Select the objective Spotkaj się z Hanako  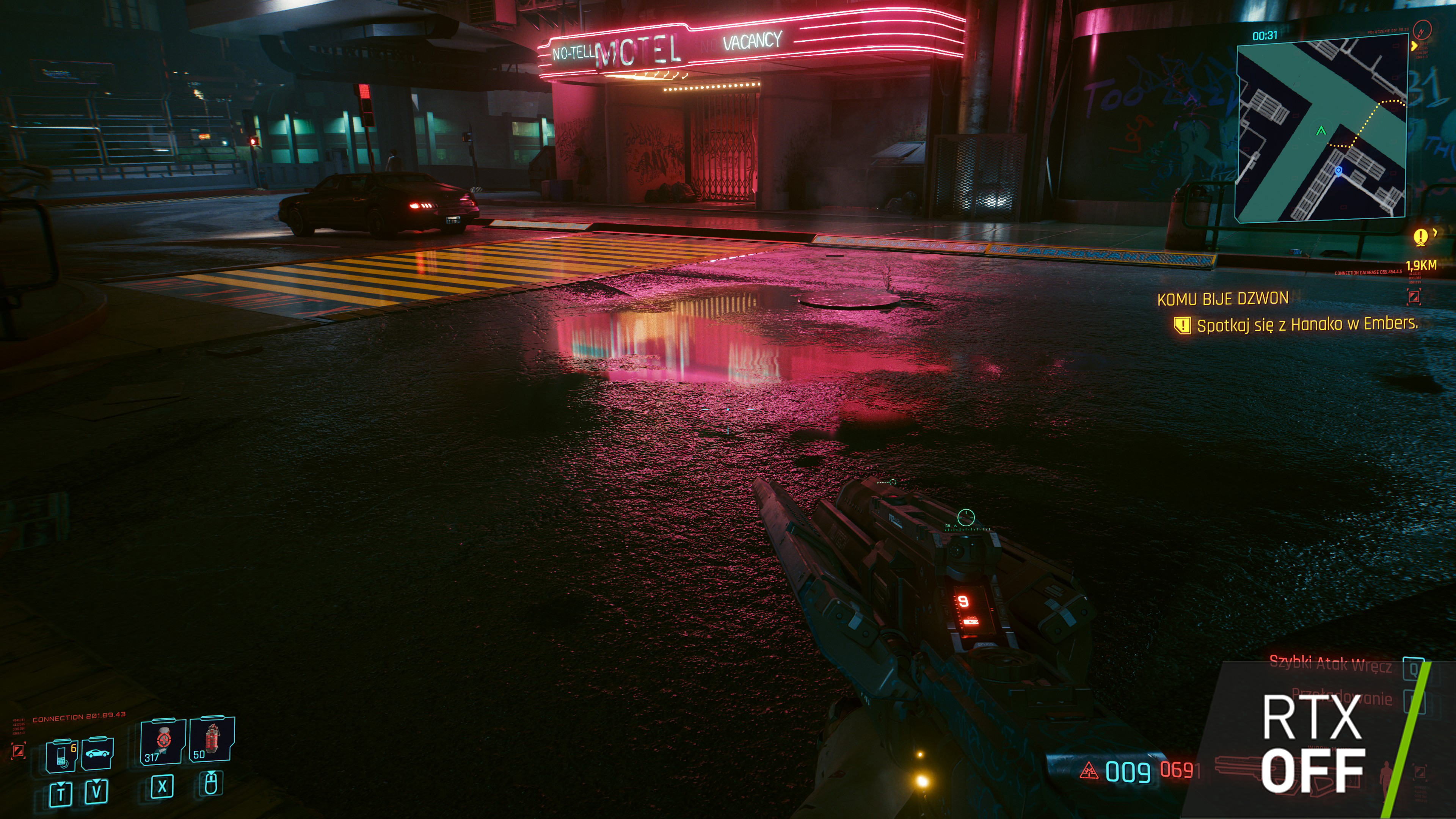(x=1307, y=325)
